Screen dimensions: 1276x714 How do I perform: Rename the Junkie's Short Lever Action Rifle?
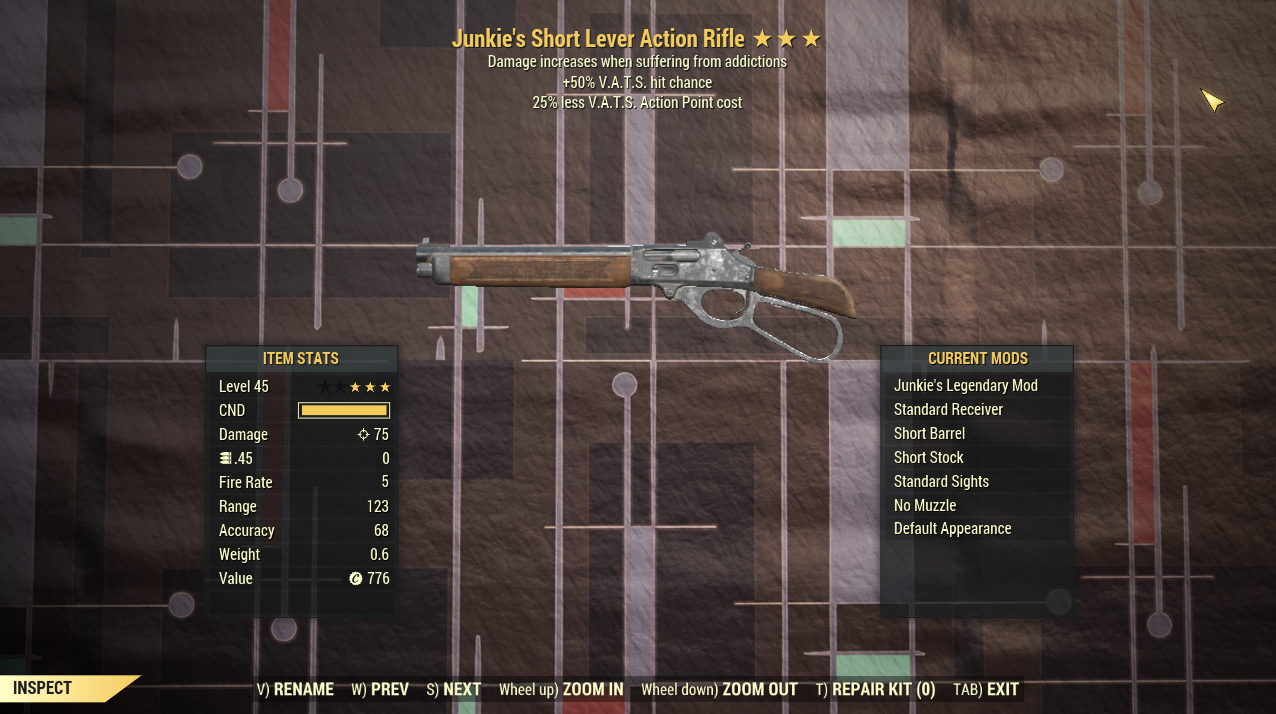click(295, 689)
